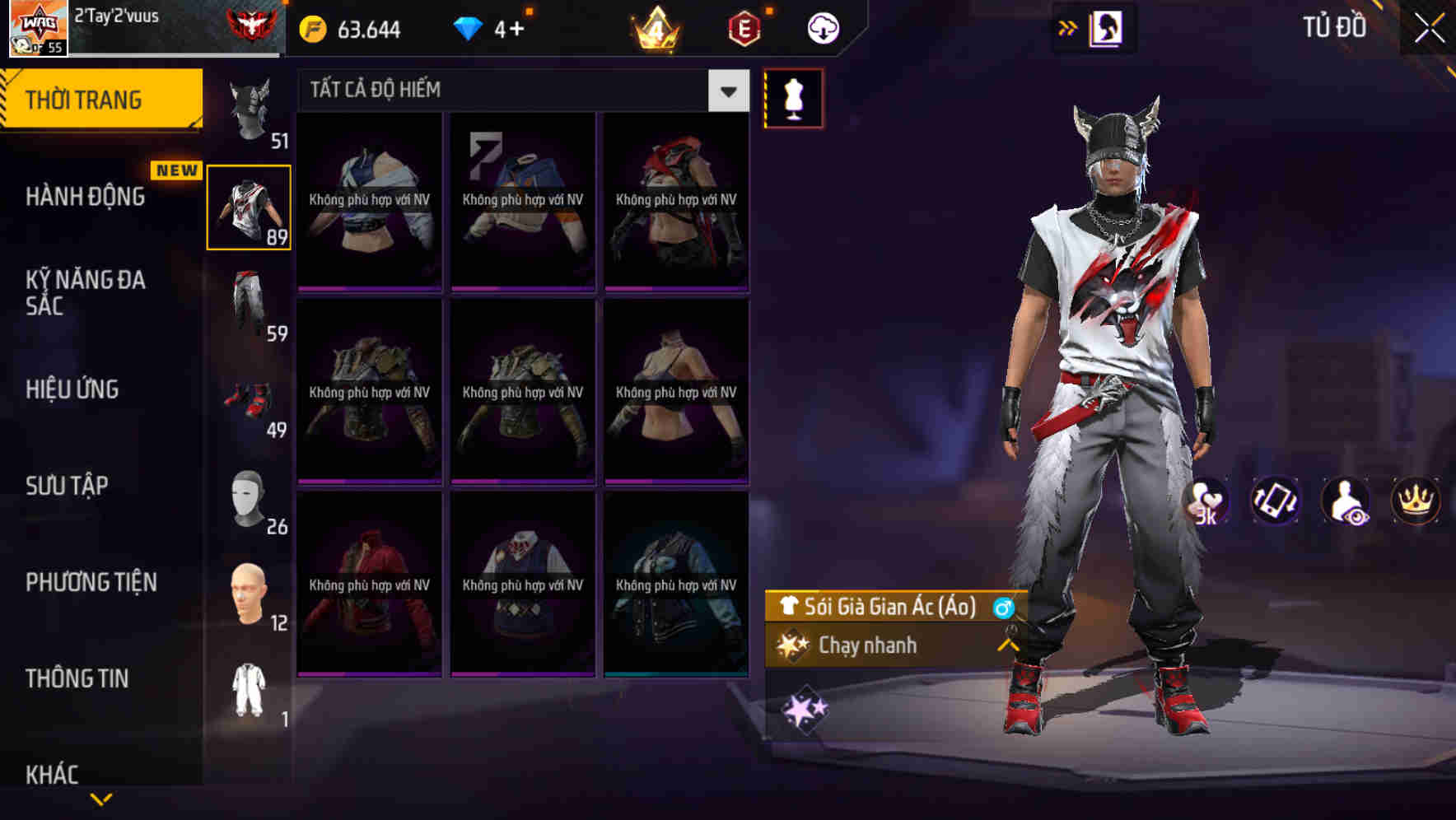The width and height of the screenshot is (1456, 820).
Task: Select the red jacket Không phù hợp với NV thumbnail
Action: coord(369,586)
